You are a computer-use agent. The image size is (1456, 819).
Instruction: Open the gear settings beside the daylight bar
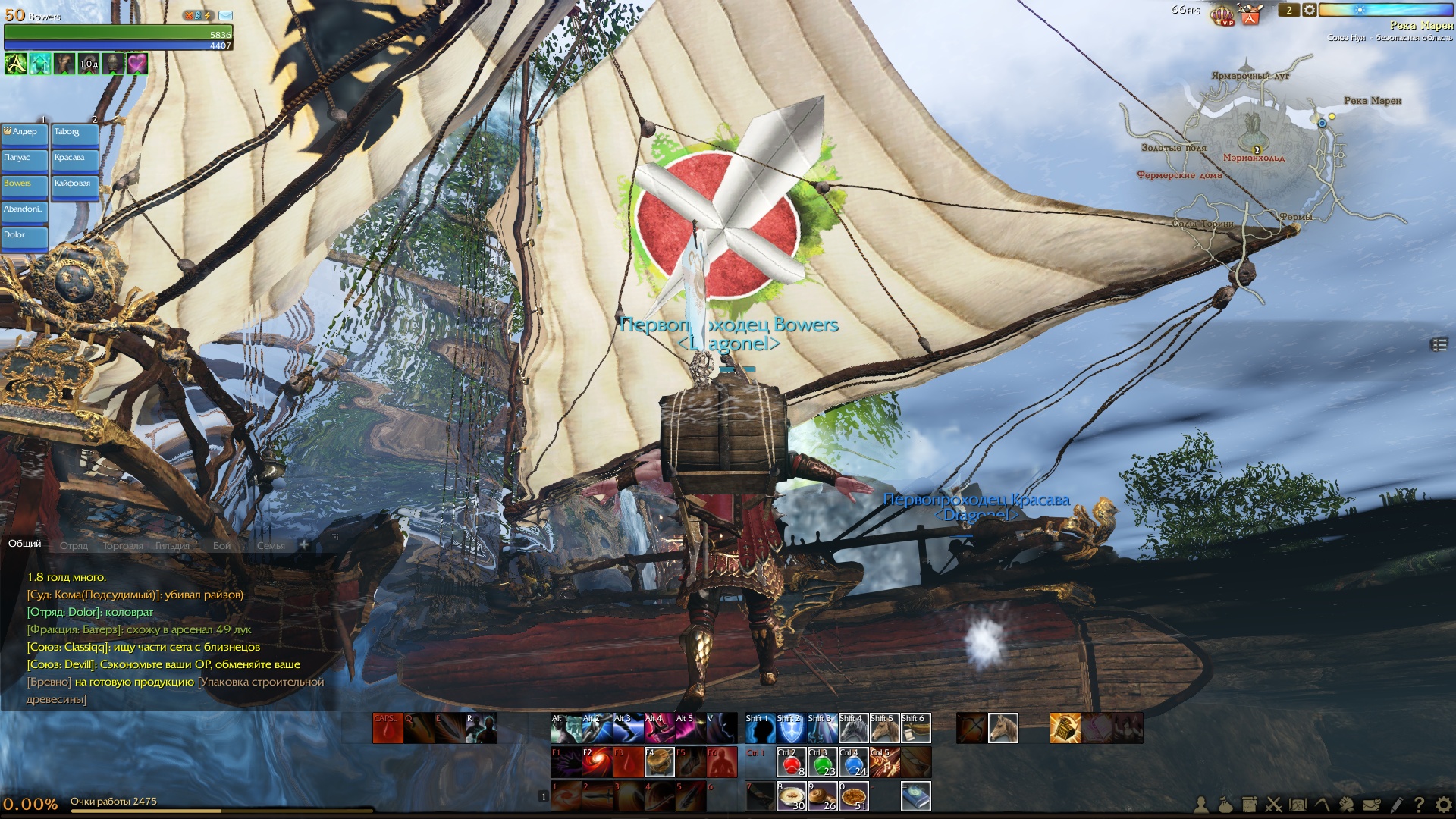click(1310, 11)
